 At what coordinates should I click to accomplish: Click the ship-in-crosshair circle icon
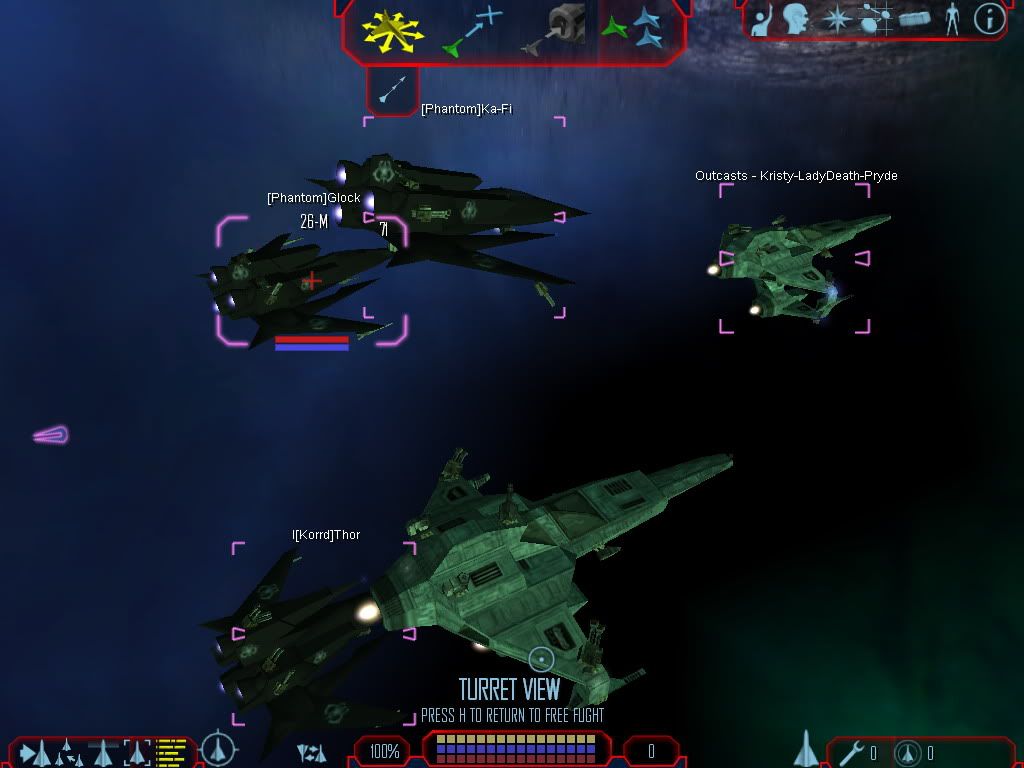(218, 750)
